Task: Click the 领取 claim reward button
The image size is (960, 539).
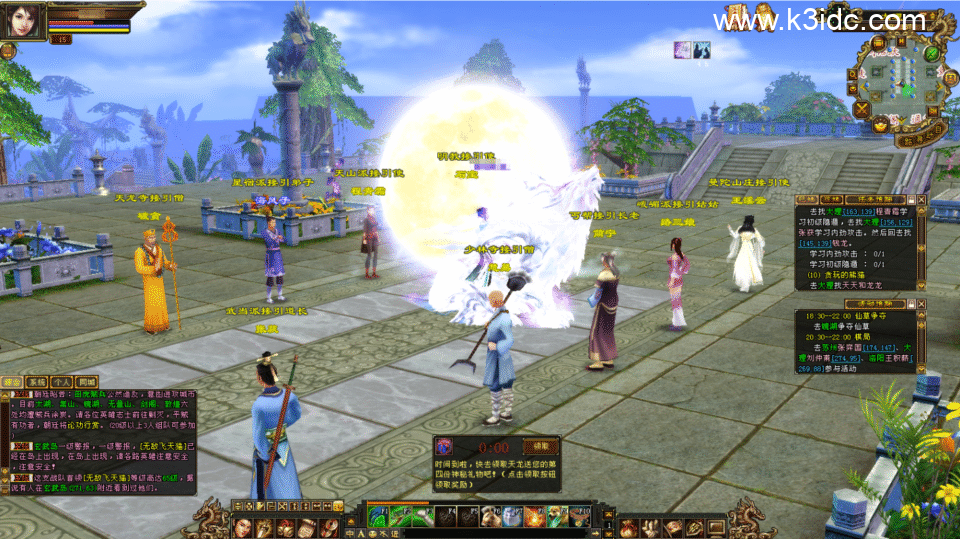Action: coord(540,447)
